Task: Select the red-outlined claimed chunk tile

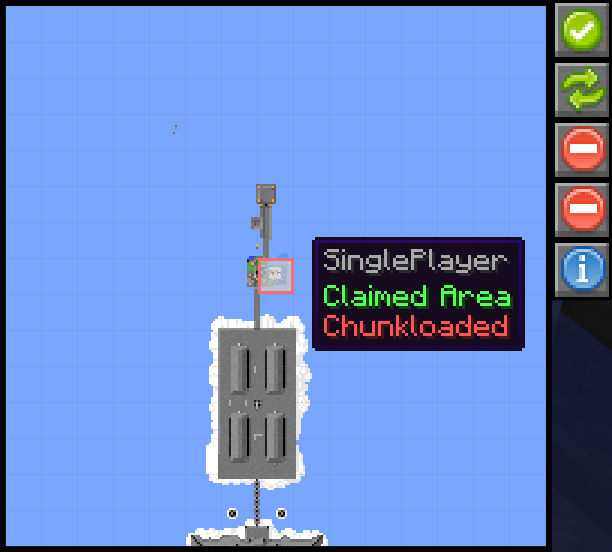Action: pyautogui.click(x=276, y=274)
